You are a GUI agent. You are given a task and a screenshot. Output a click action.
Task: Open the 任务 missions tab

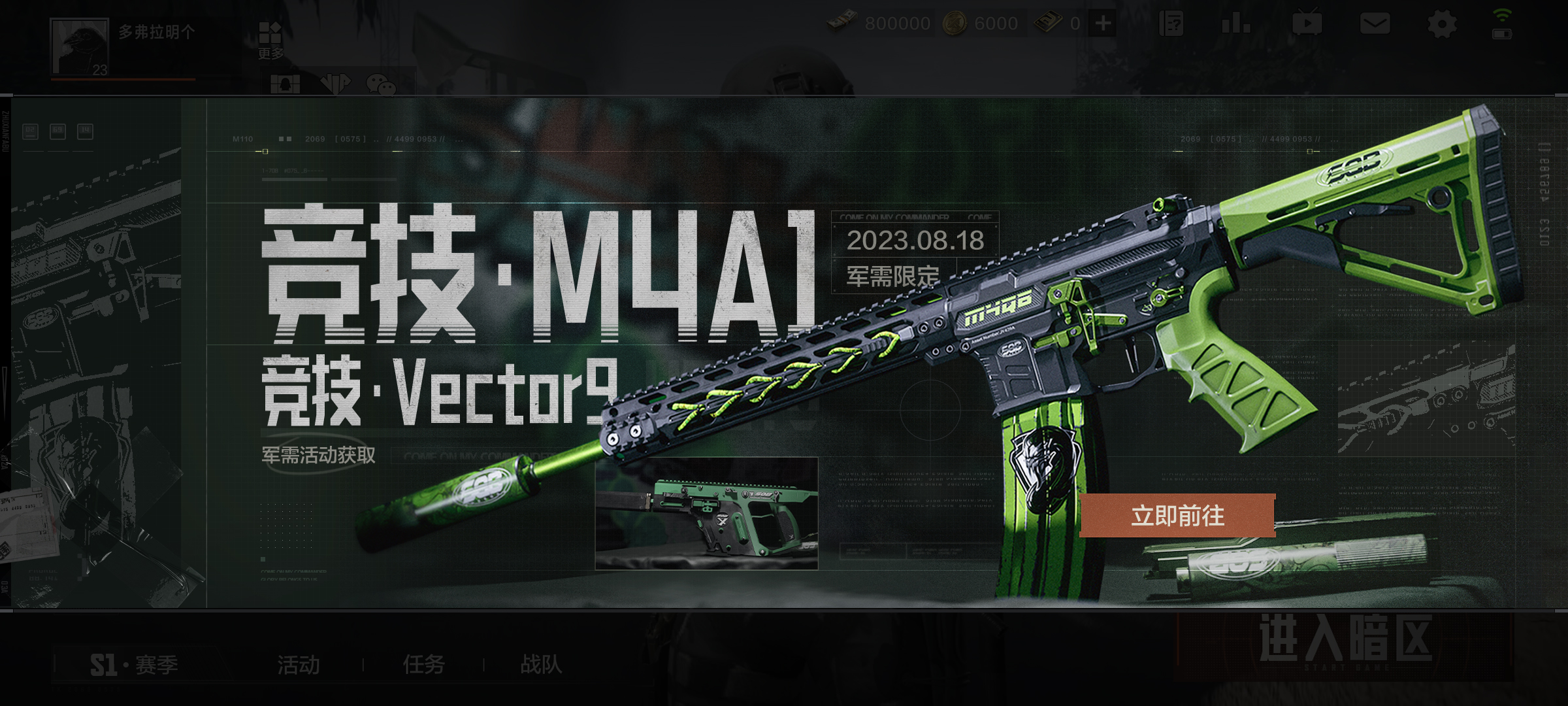click(423, 665)
